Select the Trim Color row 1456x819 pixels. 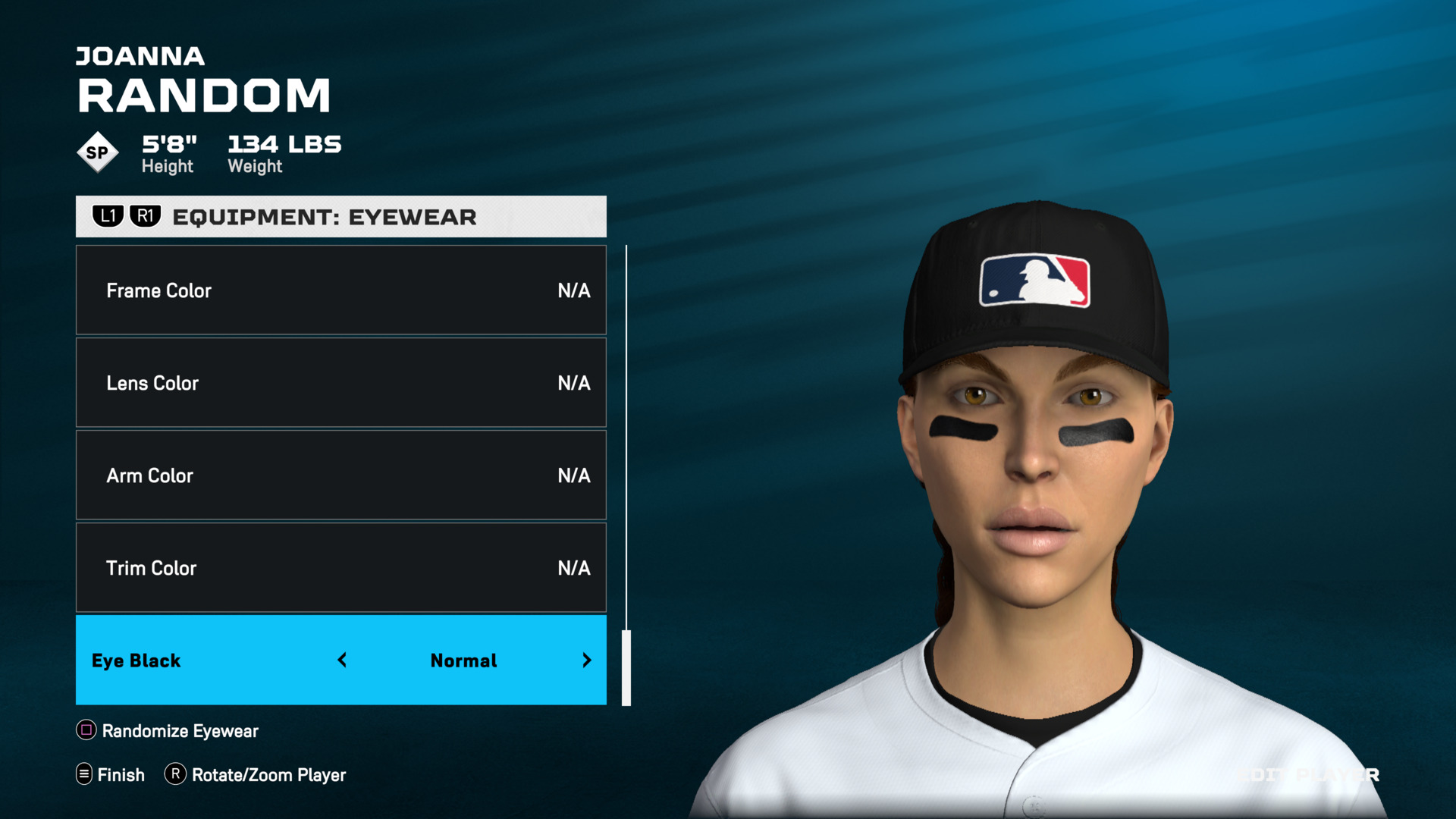coord(340,568)
